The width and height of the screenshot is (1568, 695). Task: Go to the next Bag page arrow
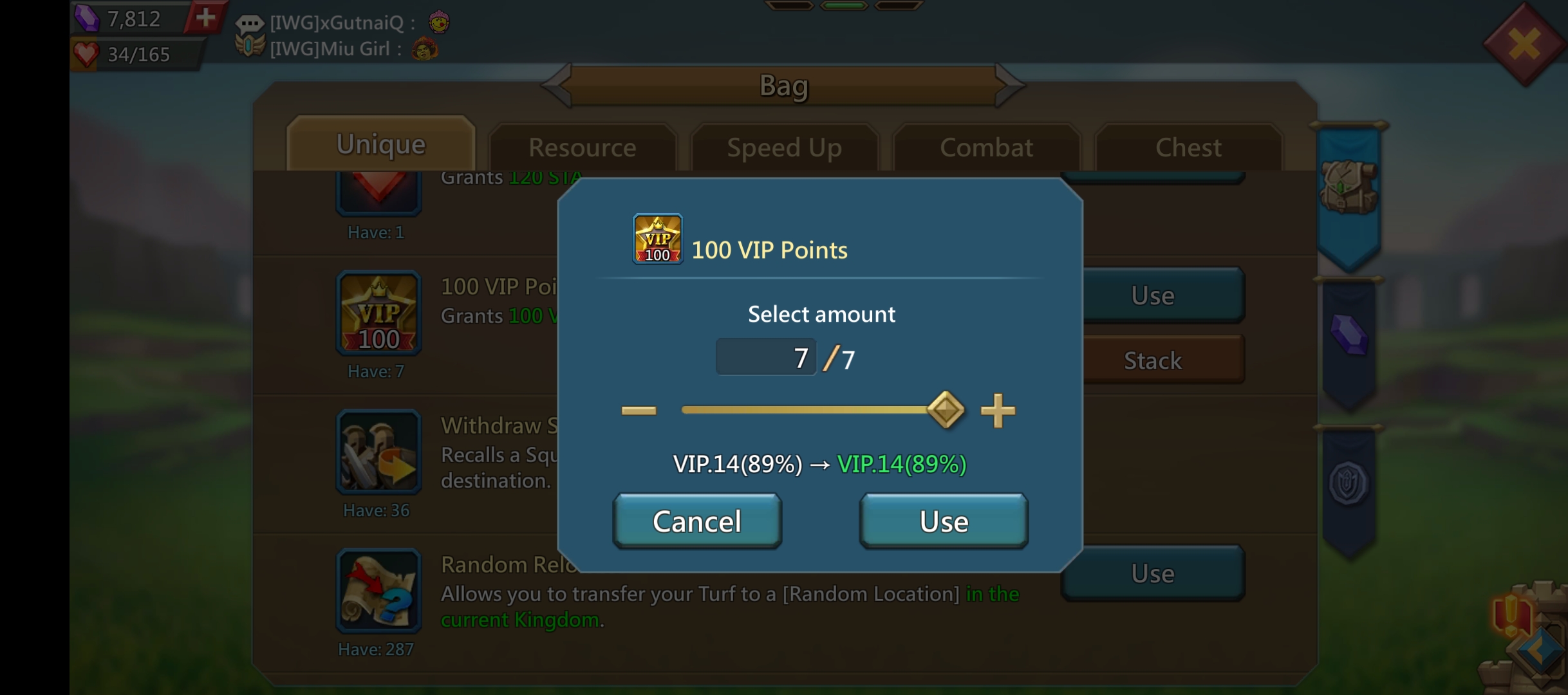pyautogui.click(x=1009, y=84)
